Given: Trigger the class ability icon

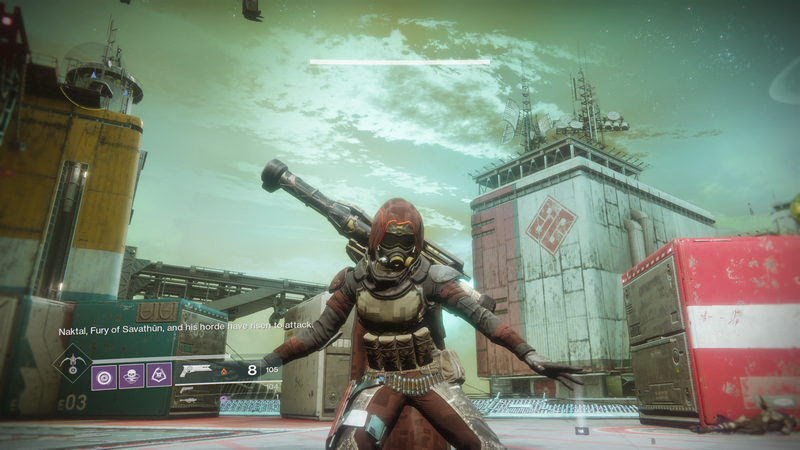Looking at the screenshot, I should coord(158,377).
